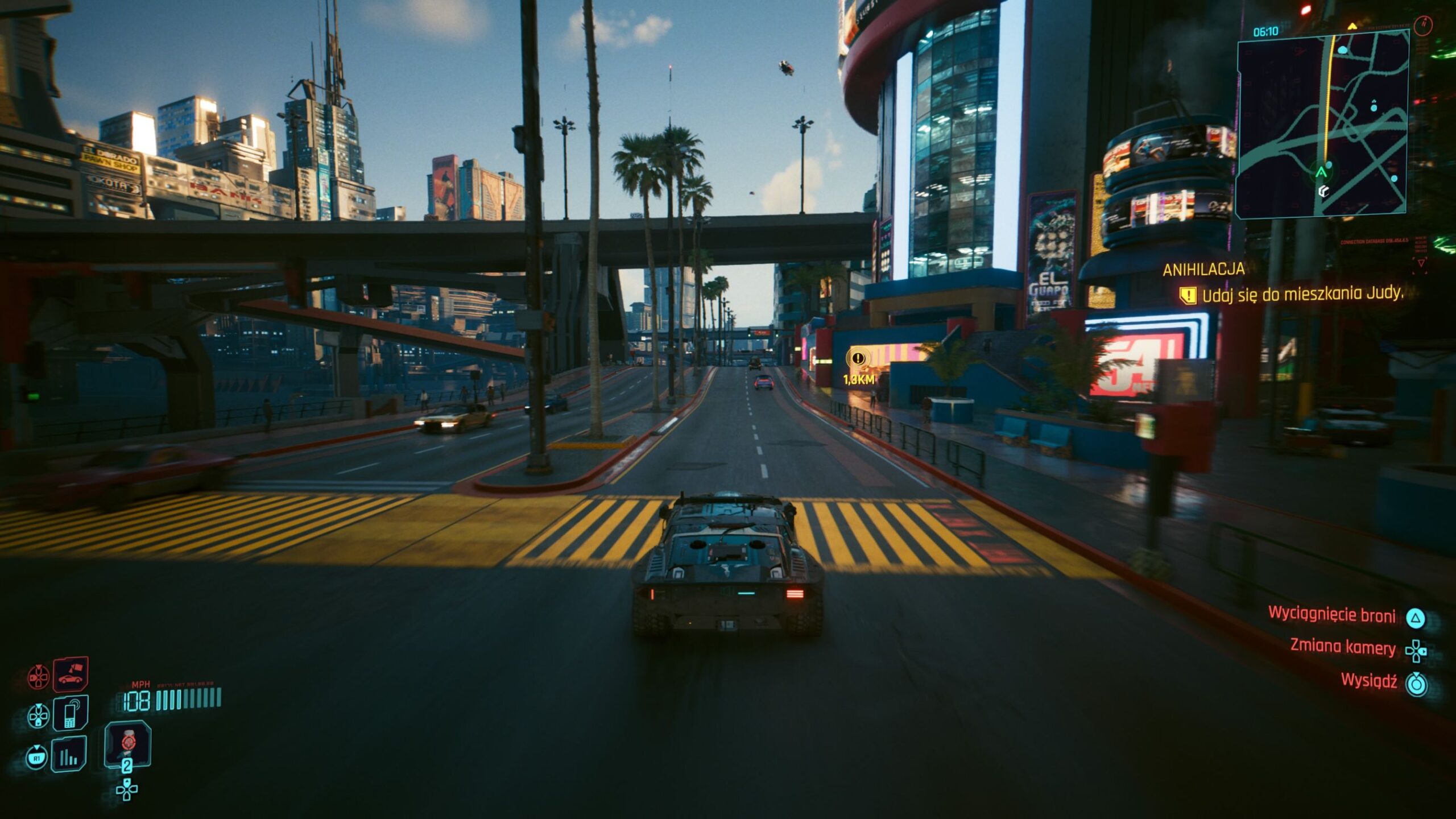Select the red call-vehicle icon
The width and height of the screenshot is (1456, 819).
point(71,675)
